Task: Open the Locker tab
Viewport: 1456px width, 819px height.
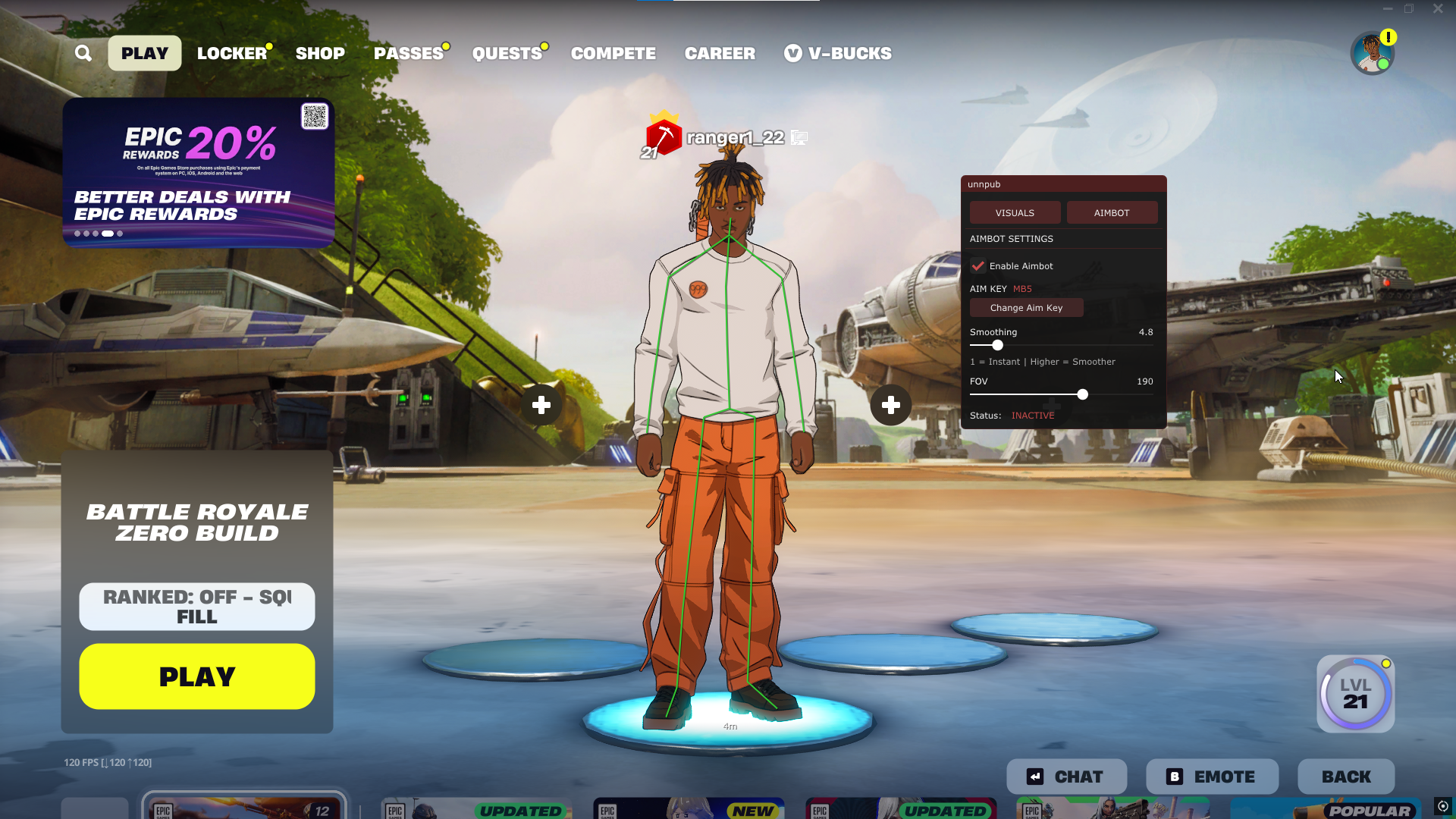Action: coord(232,53)
